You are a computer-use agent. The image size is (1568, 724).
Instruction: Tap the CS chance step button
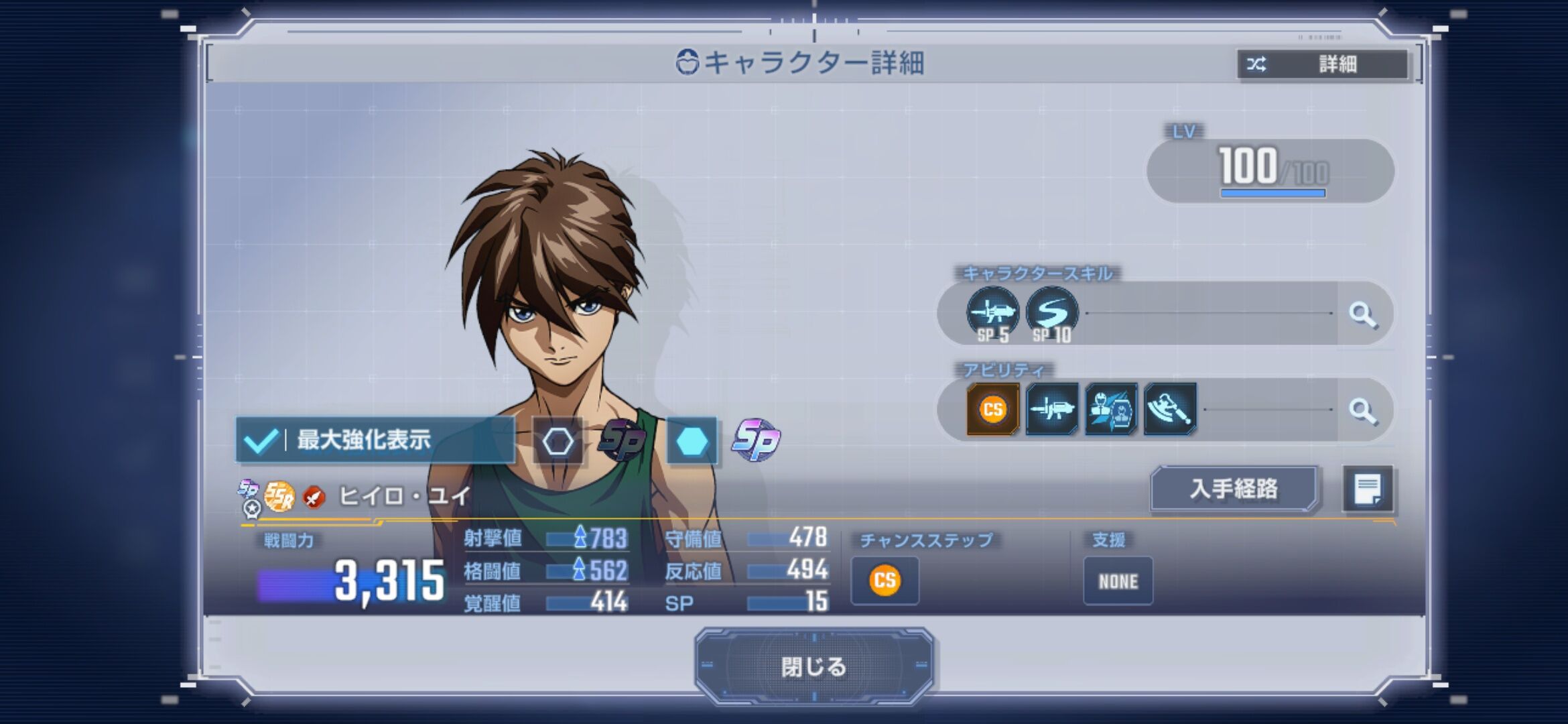[x=885, y=581]
